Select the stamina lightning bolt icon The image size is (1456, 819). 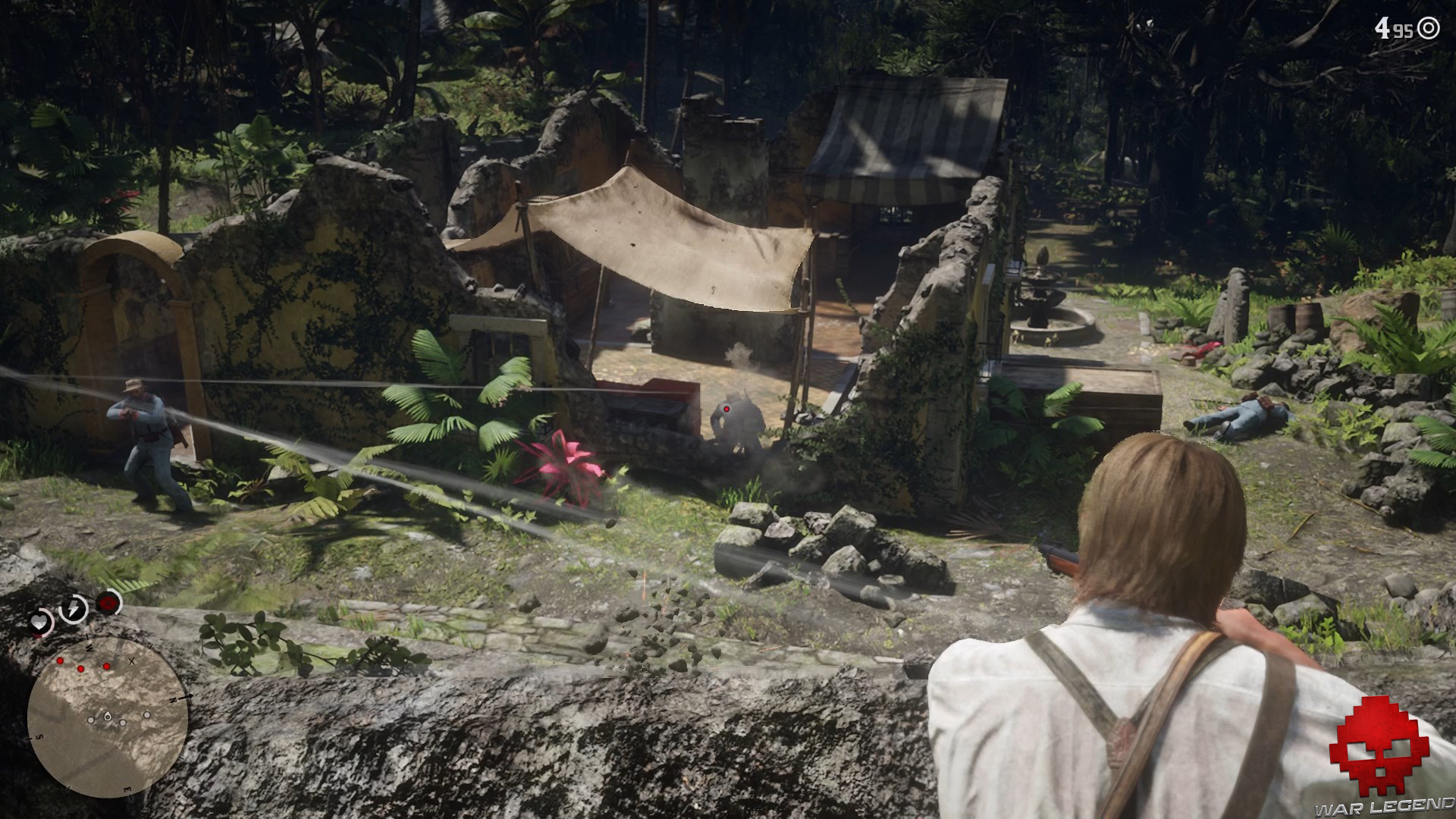(73, 607)
